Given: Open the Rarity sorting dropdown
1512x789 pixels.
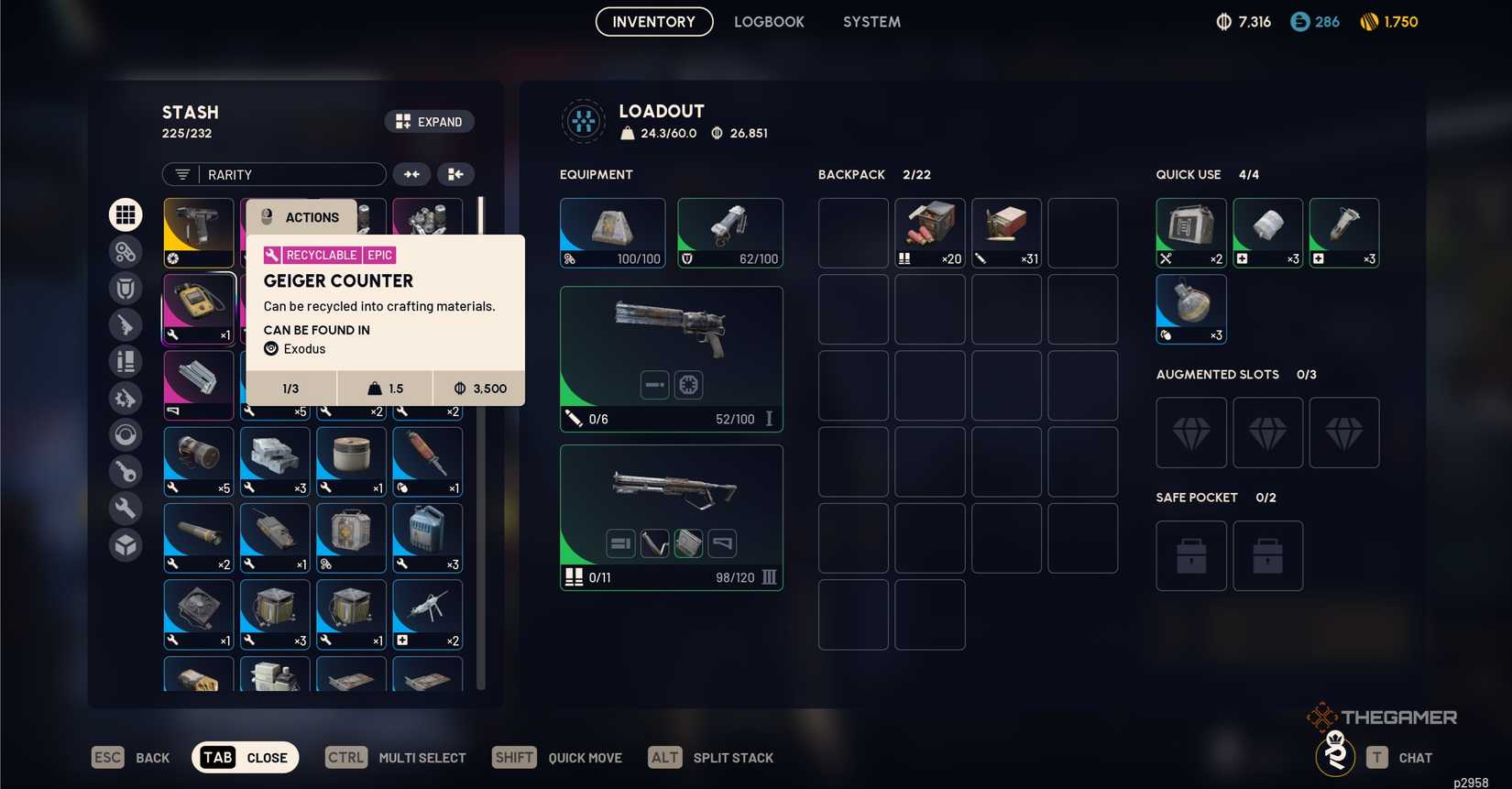Looking at the screenshot, I should (273, 174).
